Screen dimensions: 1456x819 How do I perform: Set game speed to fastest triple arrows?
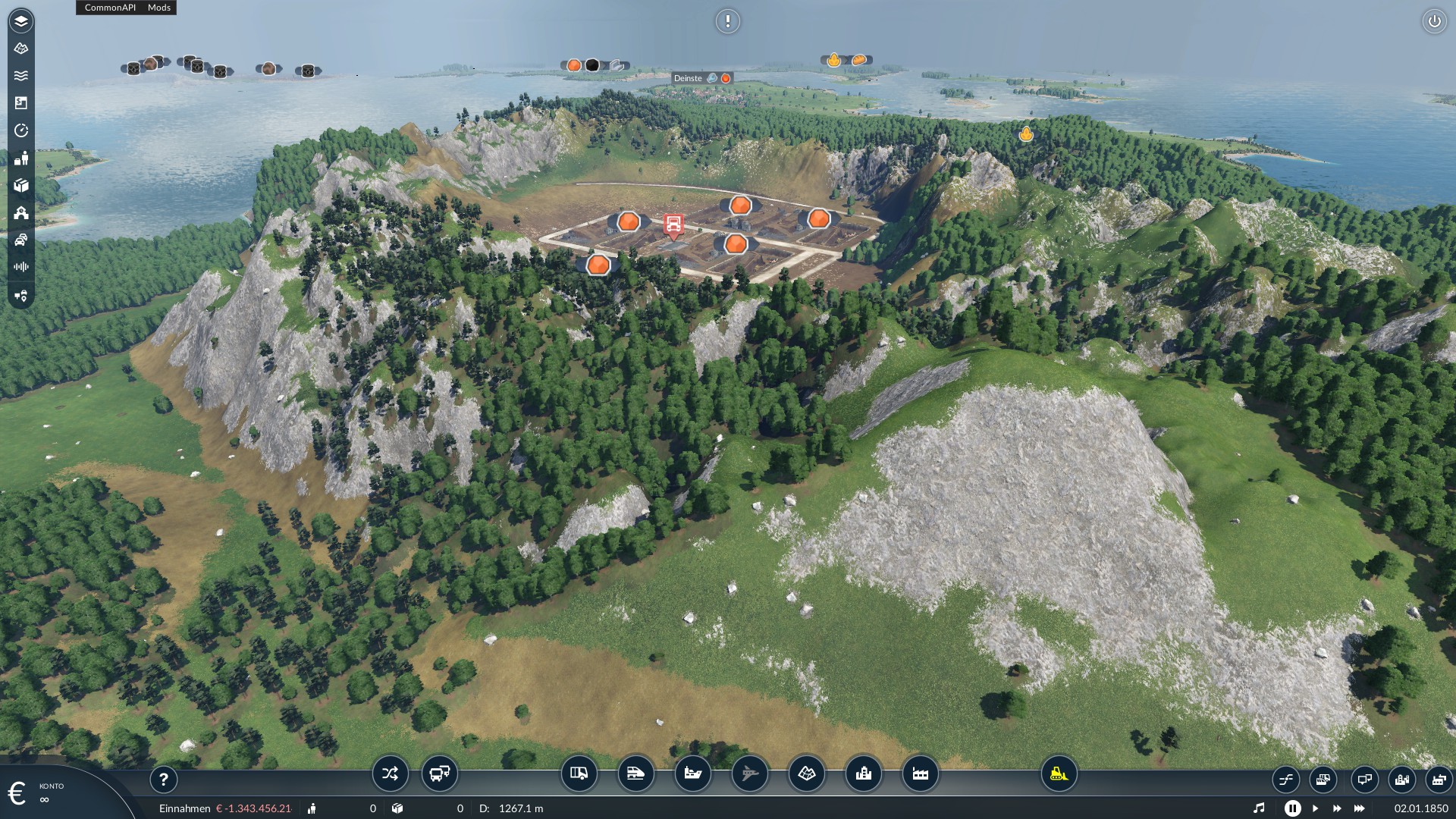(1360, 808)
